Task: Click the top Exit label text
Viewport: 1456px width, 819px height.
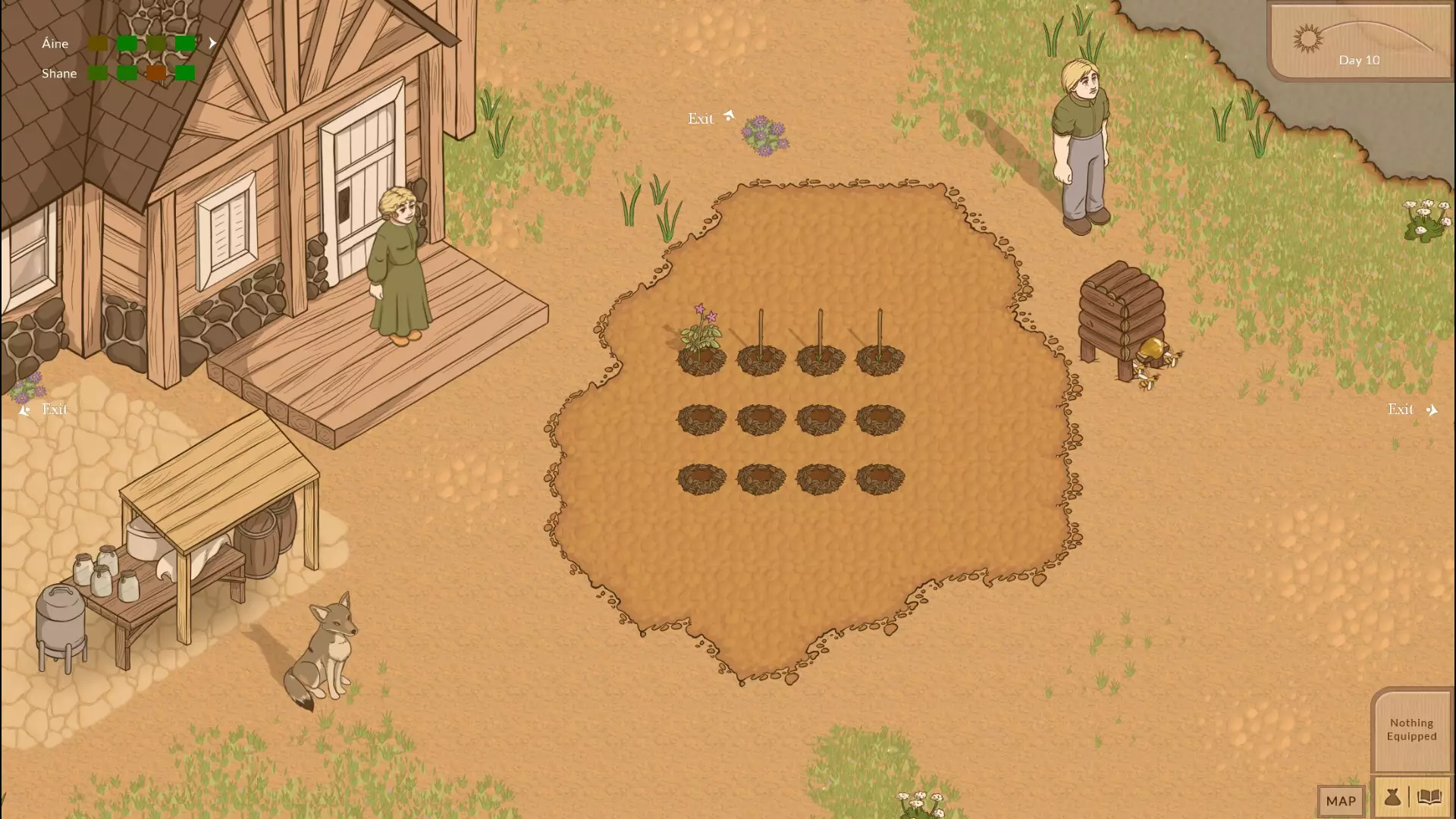Action: pos(701,119)
